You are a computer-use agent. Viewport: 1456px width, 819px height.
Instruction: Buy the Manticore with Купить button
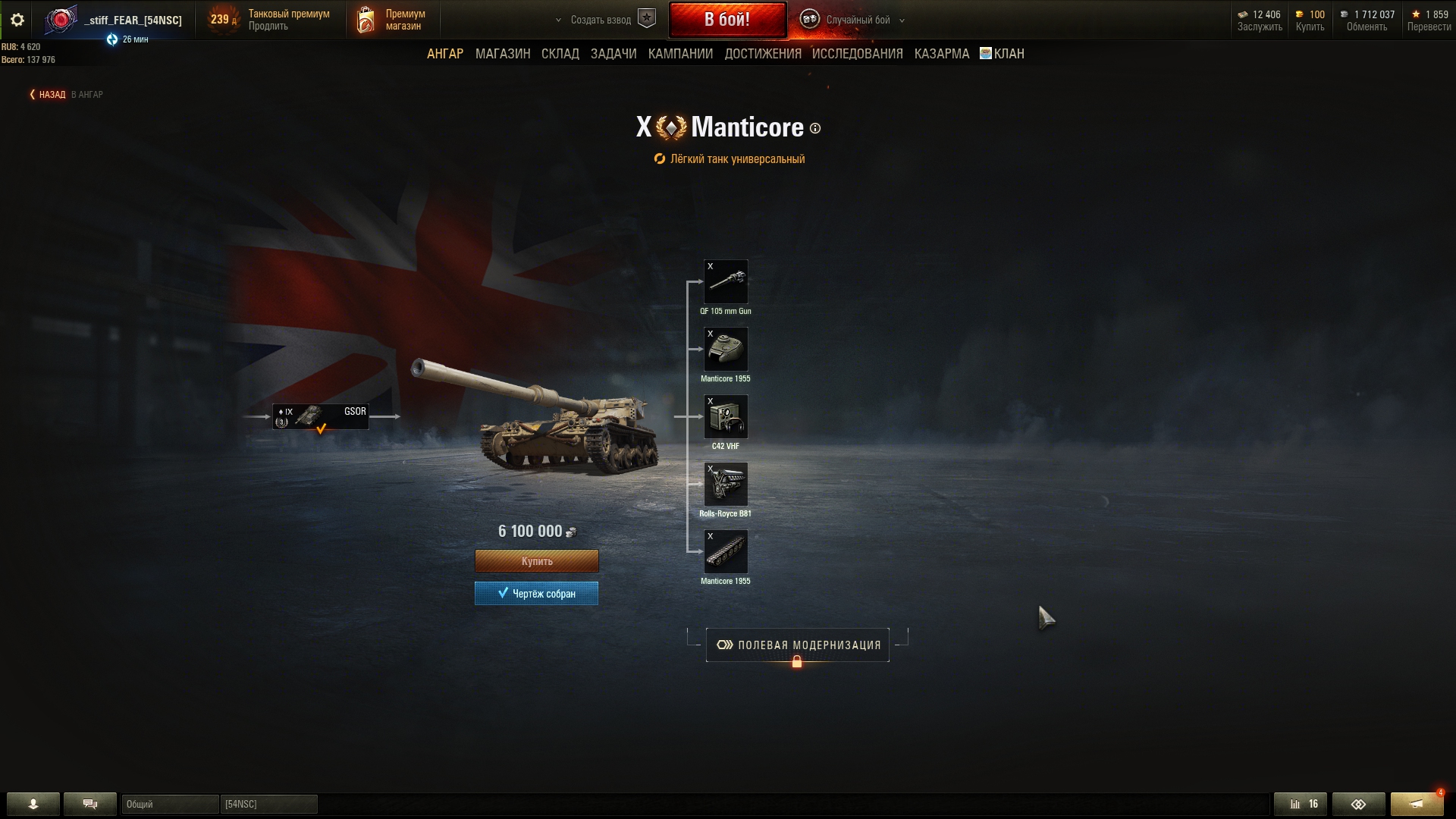(x=537, y=561)
